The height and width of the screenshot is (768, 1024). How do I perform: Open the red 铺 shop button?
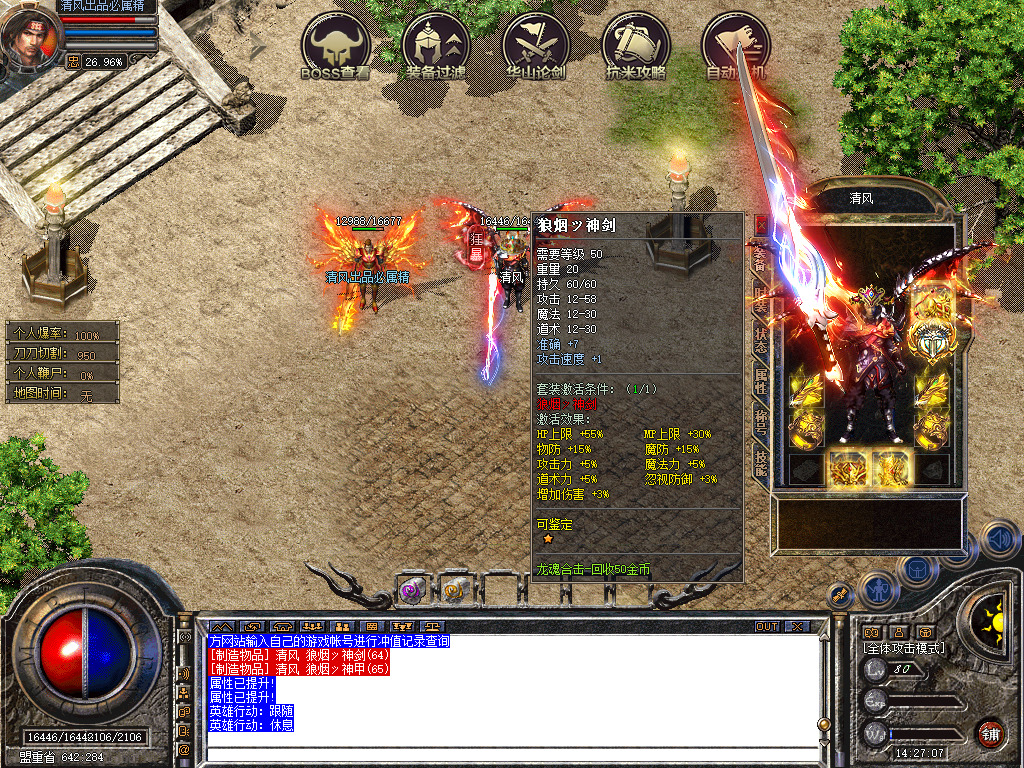[989, 733]
